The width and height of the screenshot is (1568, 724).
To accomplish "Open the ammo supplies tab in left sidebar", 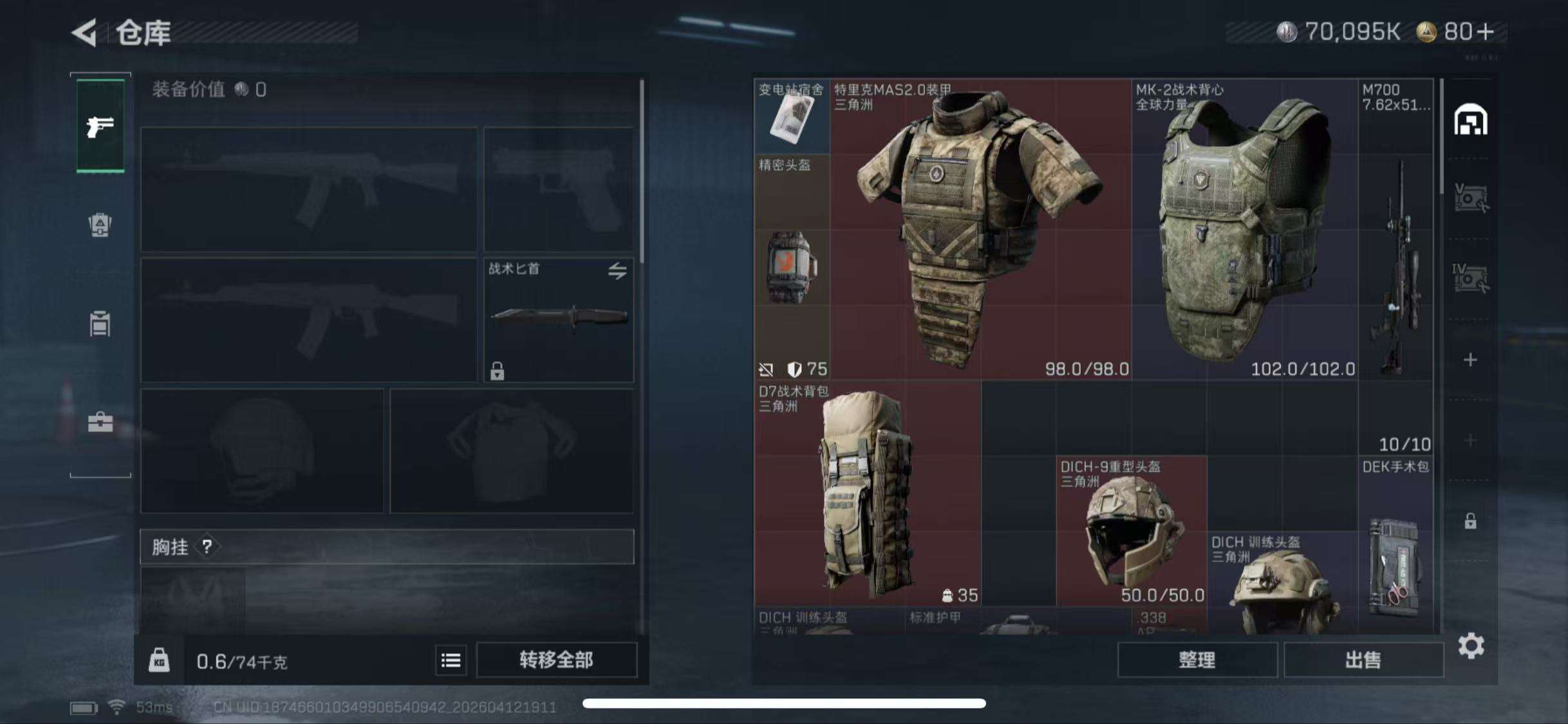I will click(100, 225).
